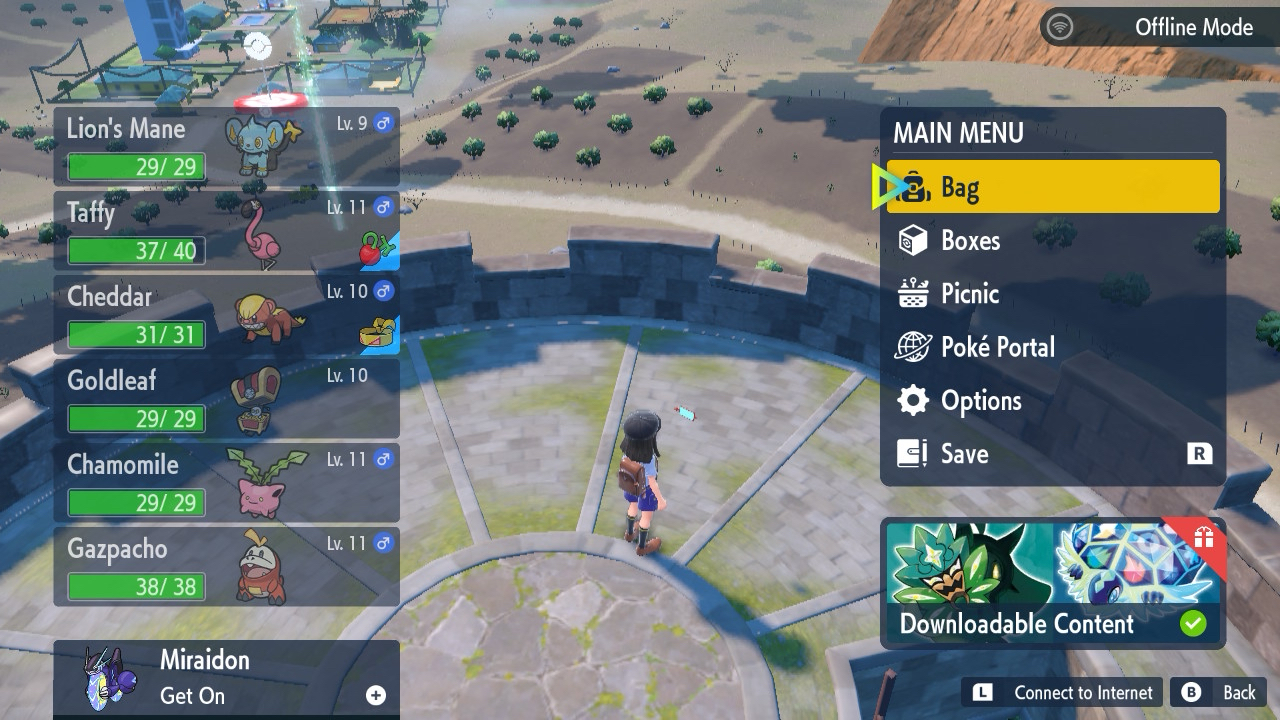Pick Cheddar in the party panel

(x=226, y=315)
